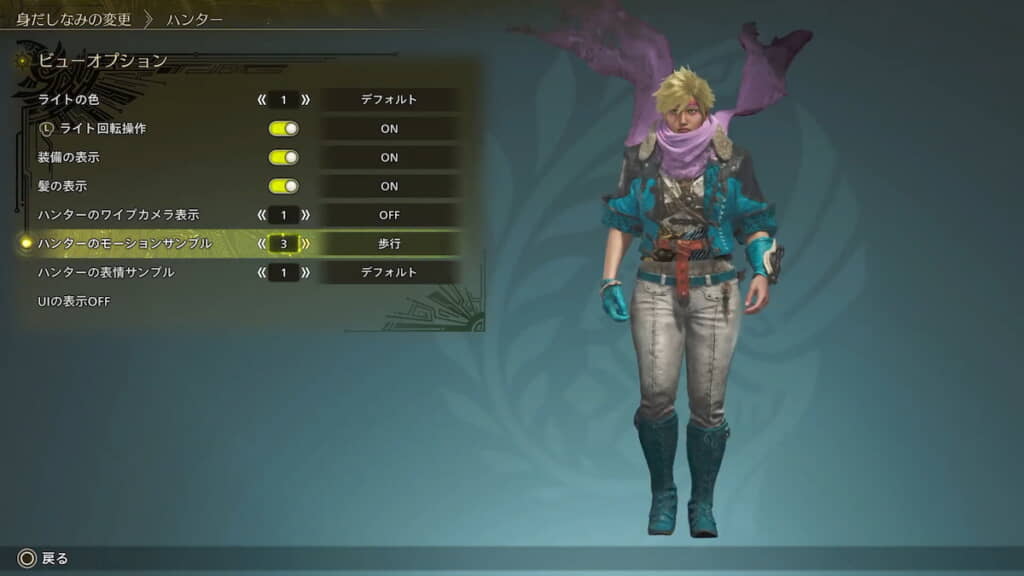Click the left arrow for ハンターの表情サンプル
This screenshot has width=1024, height=576.
pyautogui.click(x=262, y=272)
